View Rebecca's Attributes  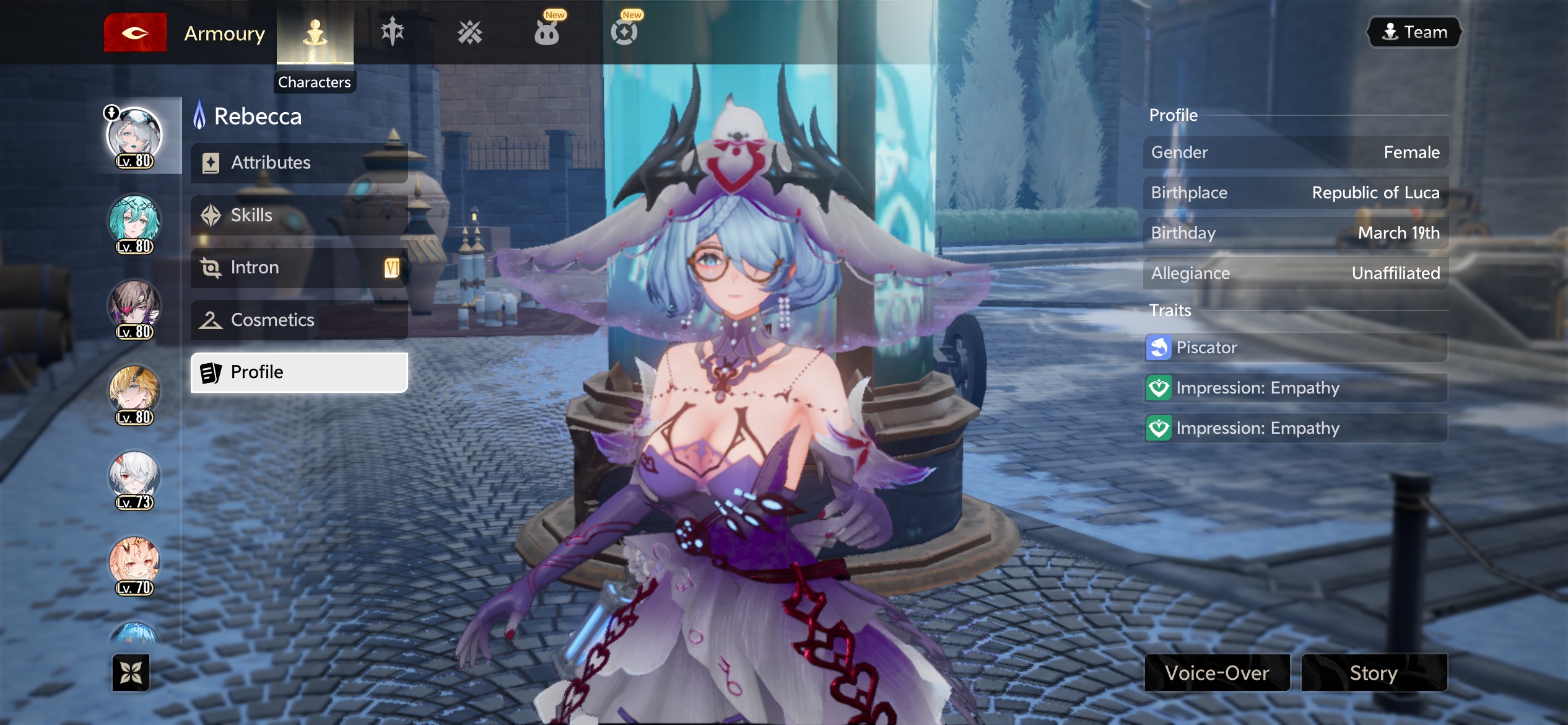299,163
